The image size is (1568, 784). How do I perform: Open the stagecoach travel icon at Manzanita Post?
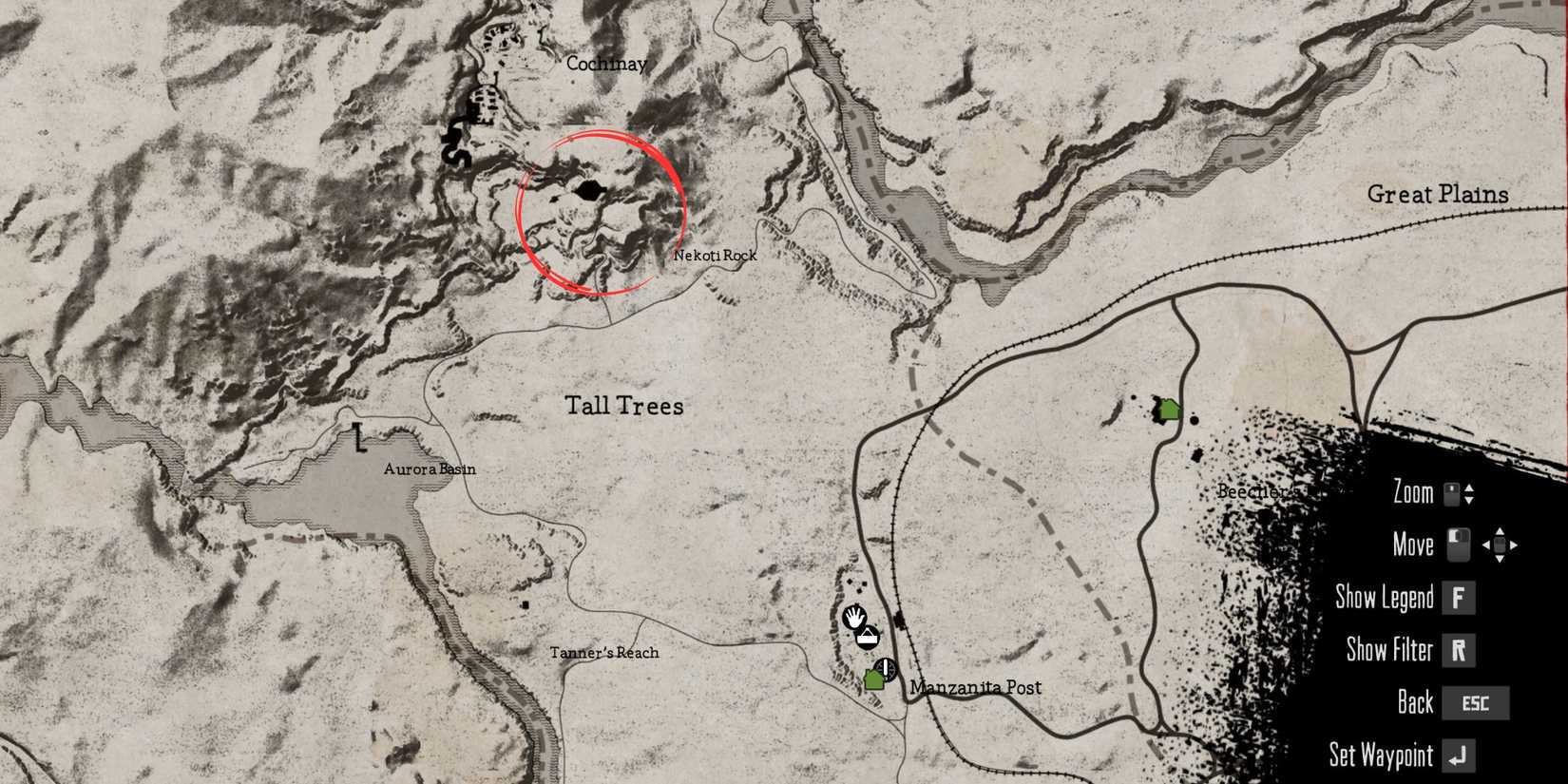click(885, 669)
